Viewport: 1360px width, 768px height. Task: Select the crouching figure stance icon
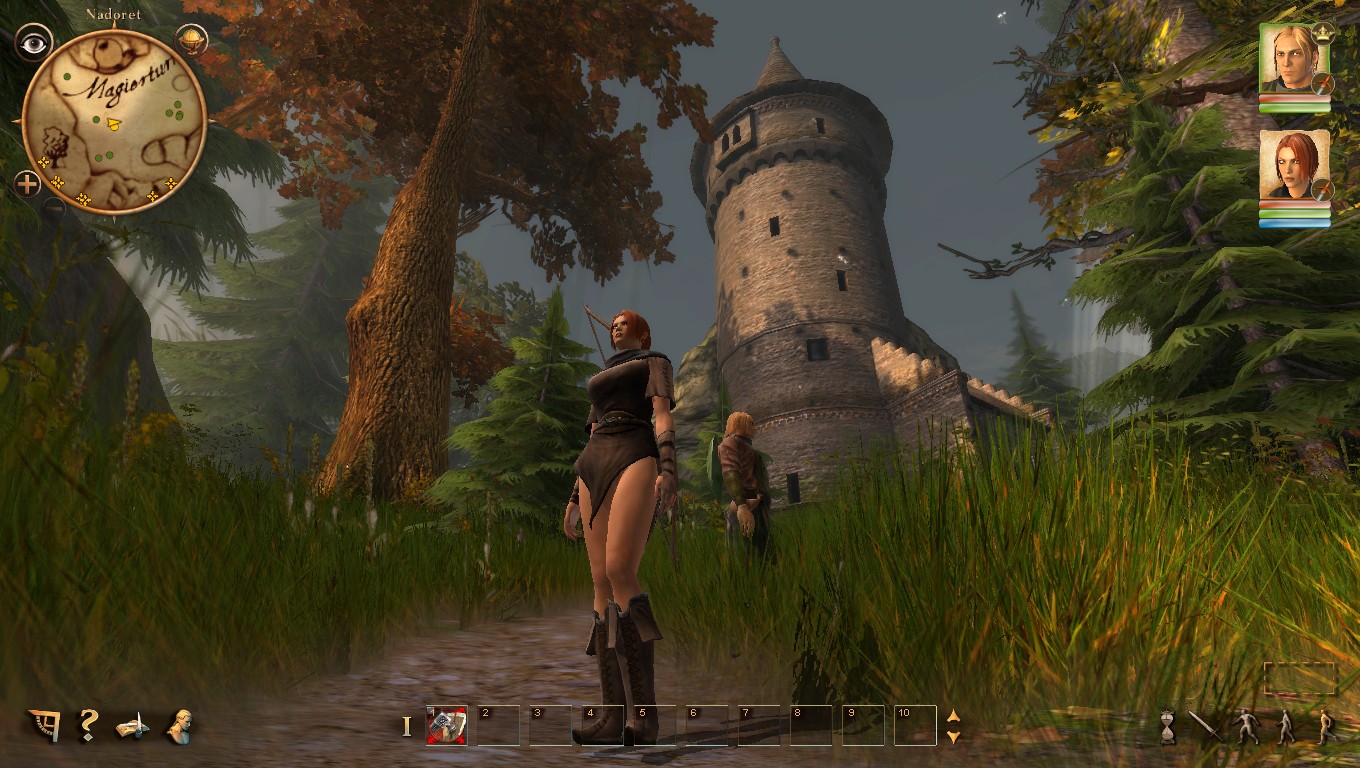pyautogui.click(x=1246, y=727)
